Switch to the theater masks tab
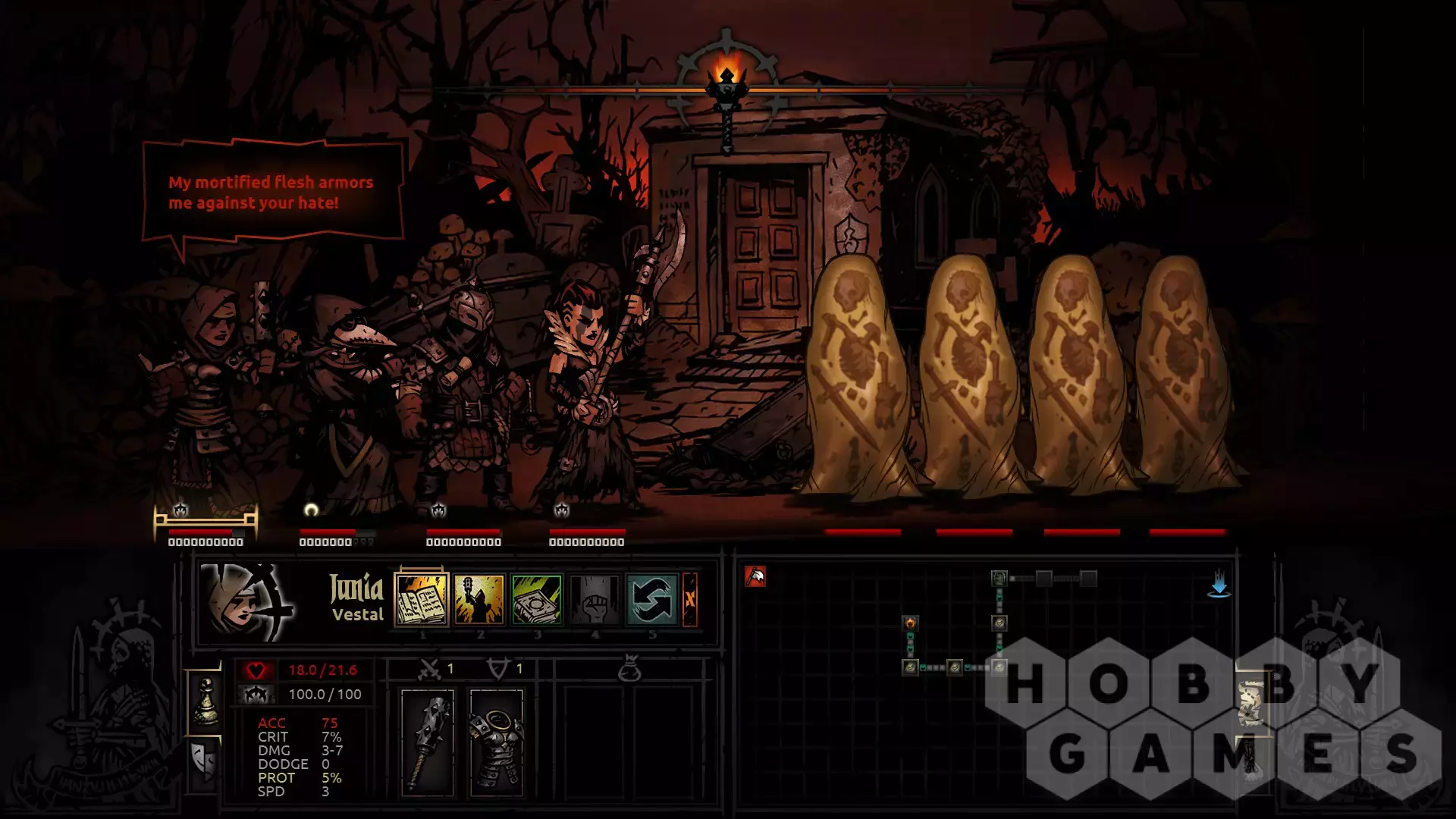This screenshot has height=819, width=1456. 204,762
